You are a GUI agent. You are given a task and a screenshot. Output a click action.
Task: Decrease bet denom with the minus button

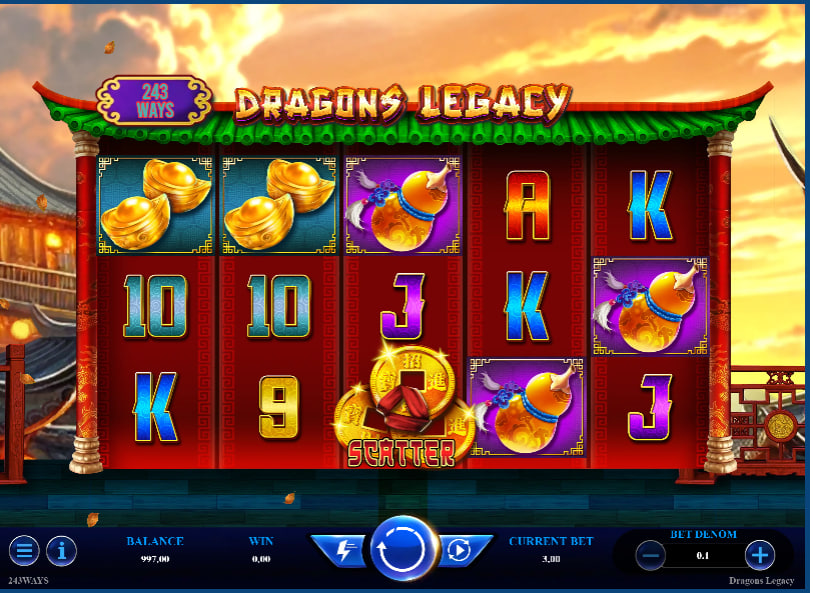651,554
